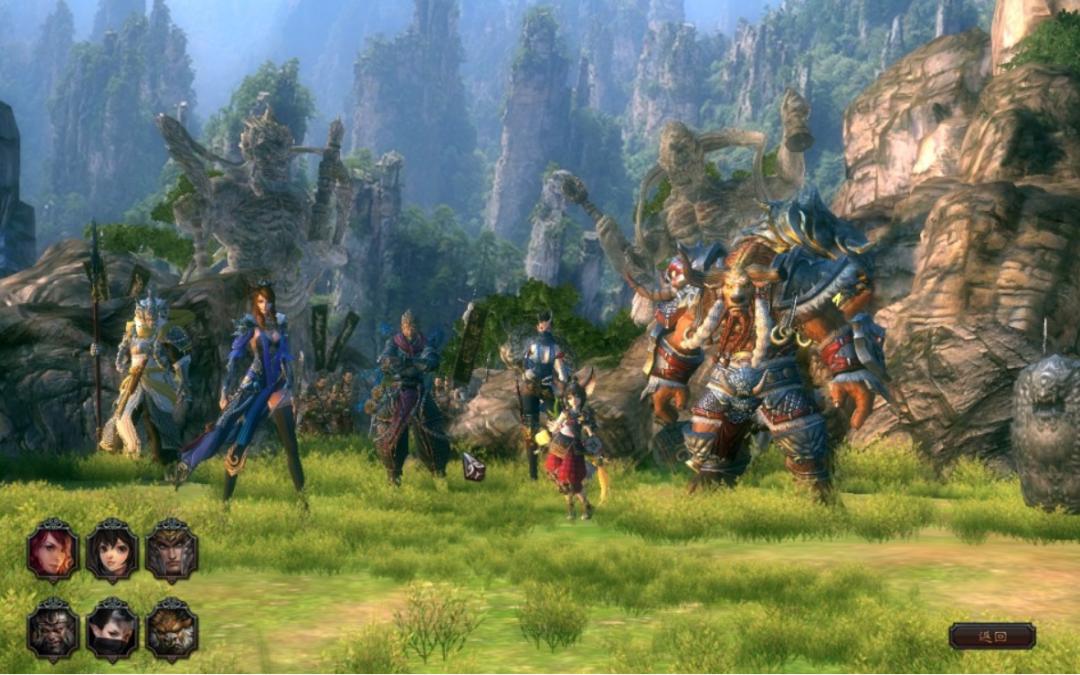This screenshot has width=1080, height=675.
Task: Choose the black-haired girl portrait
Action: pyautogui.click(x=112, y=550)
